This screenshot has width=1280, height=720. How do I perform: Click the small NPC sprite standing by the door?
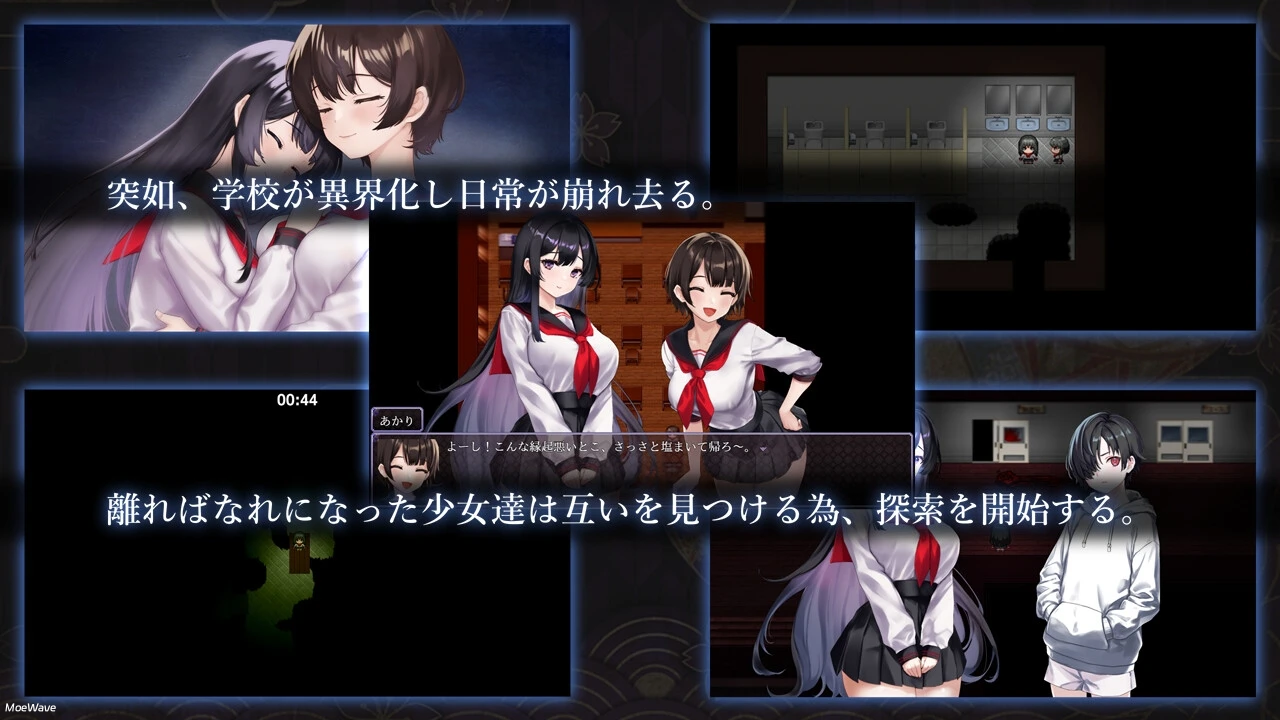999,542
